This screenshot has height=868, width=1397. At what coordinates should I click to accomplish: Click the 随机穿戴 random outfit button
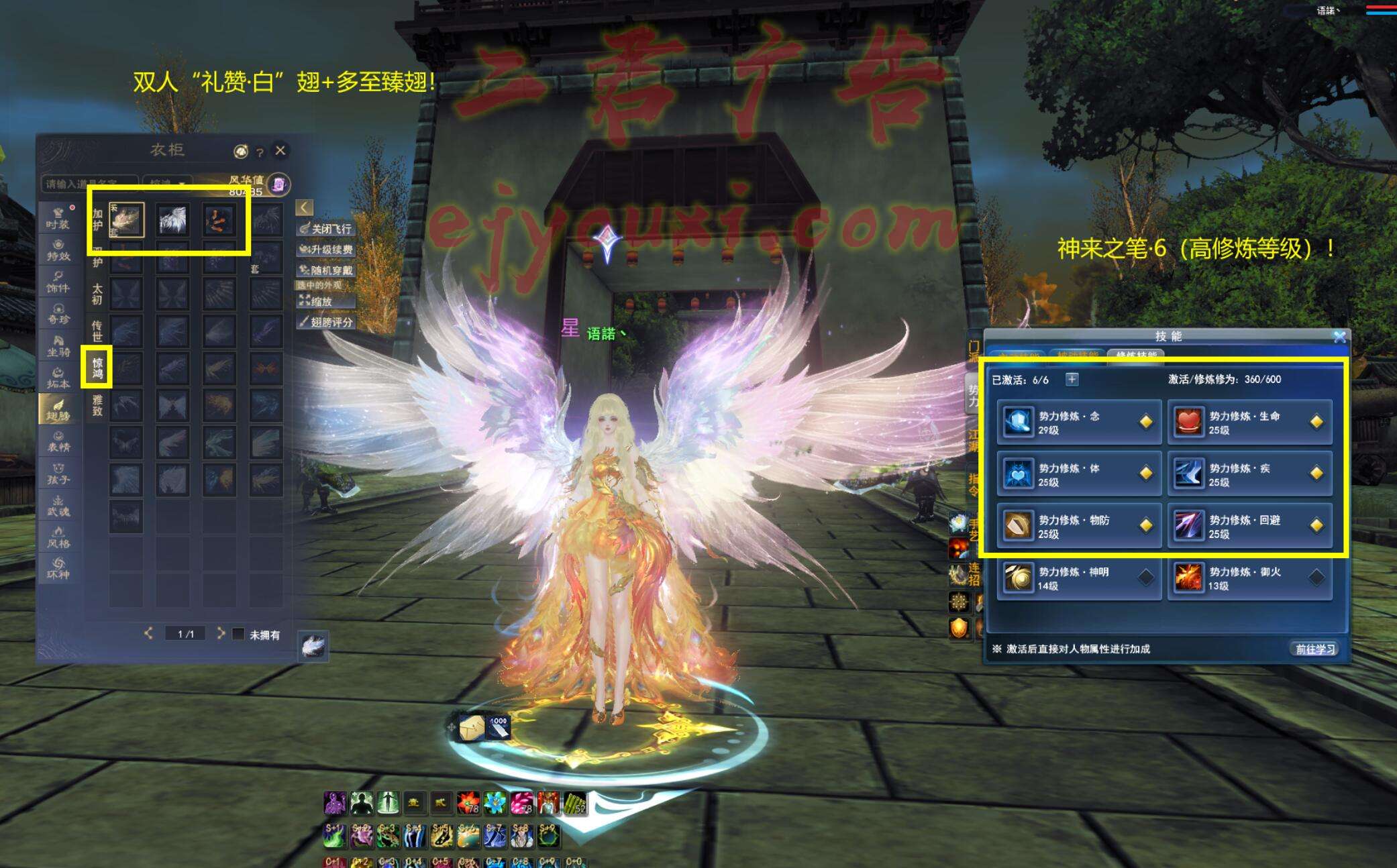326,270
